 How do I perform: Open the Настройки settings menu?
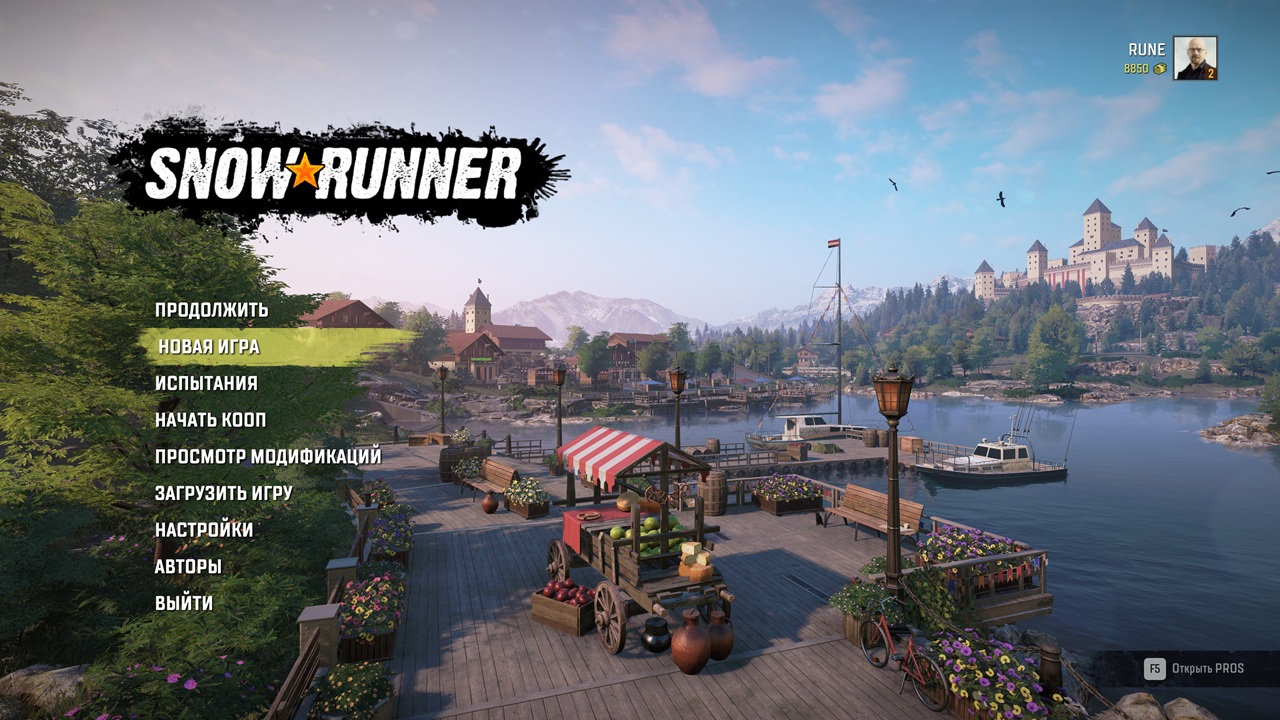204,530
